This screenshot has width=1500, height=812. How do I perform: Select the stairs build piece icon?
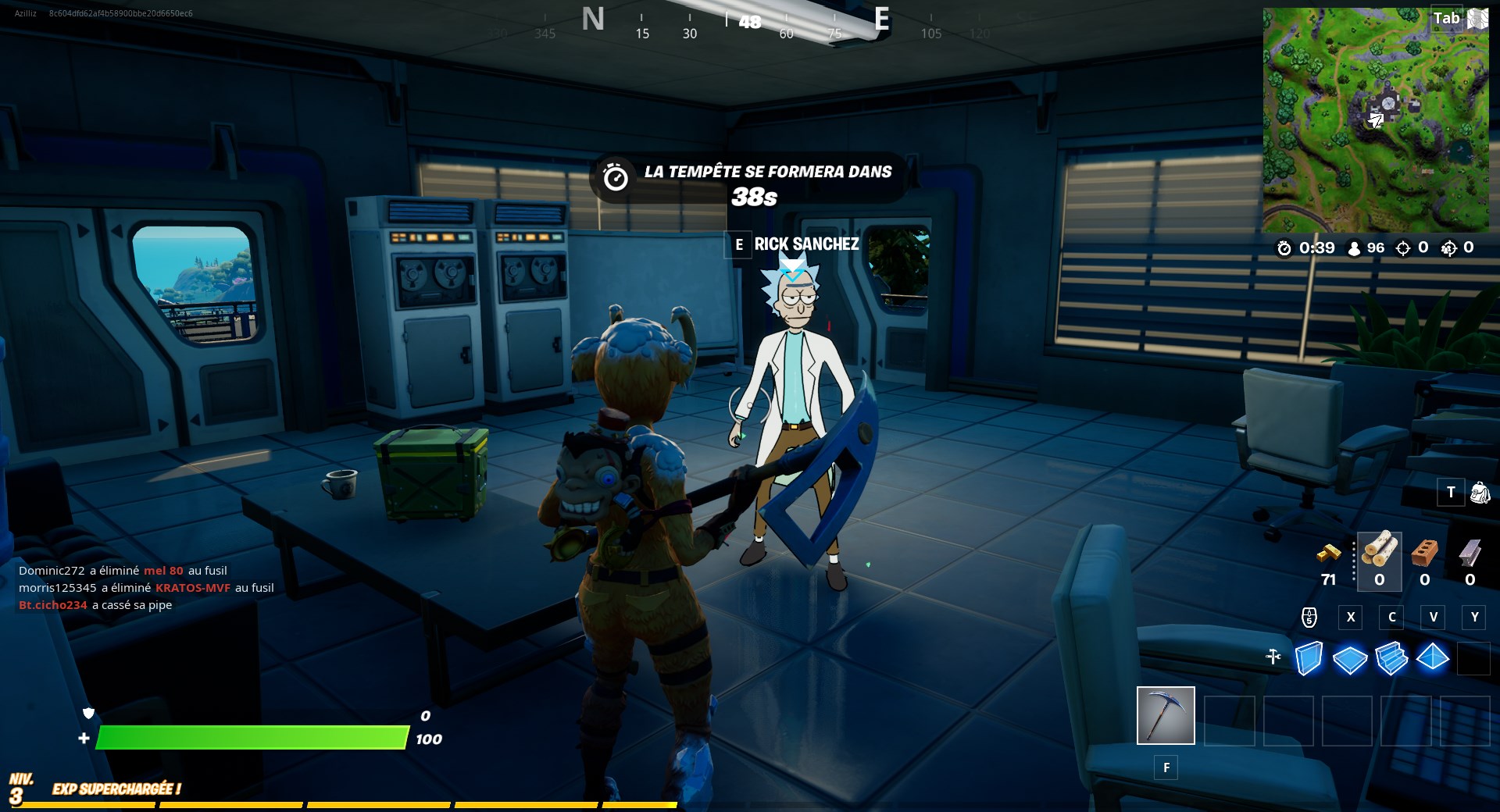pos(1391,660)
